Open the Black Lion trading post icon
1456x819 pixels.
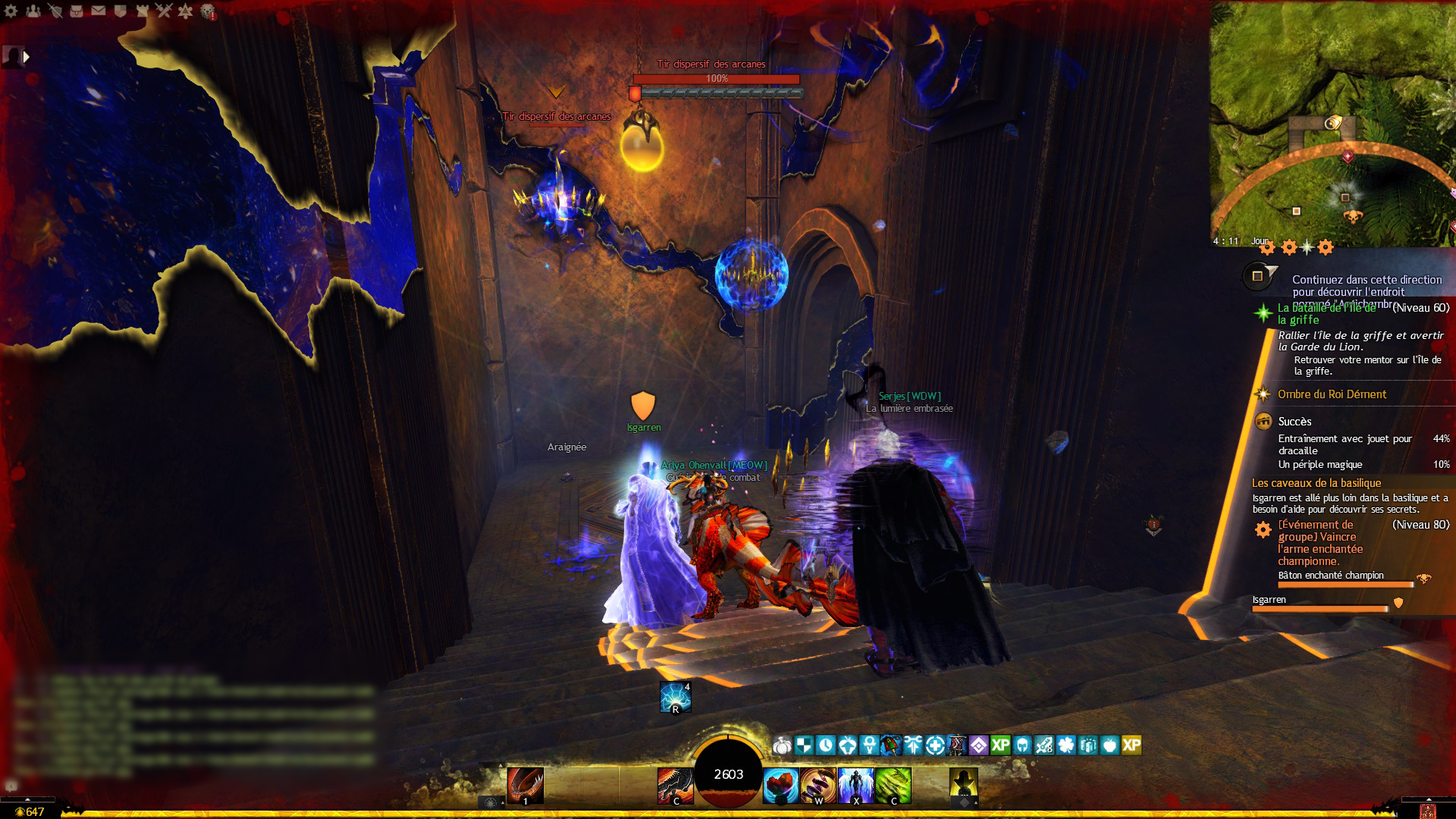click(x=208, y=11)
